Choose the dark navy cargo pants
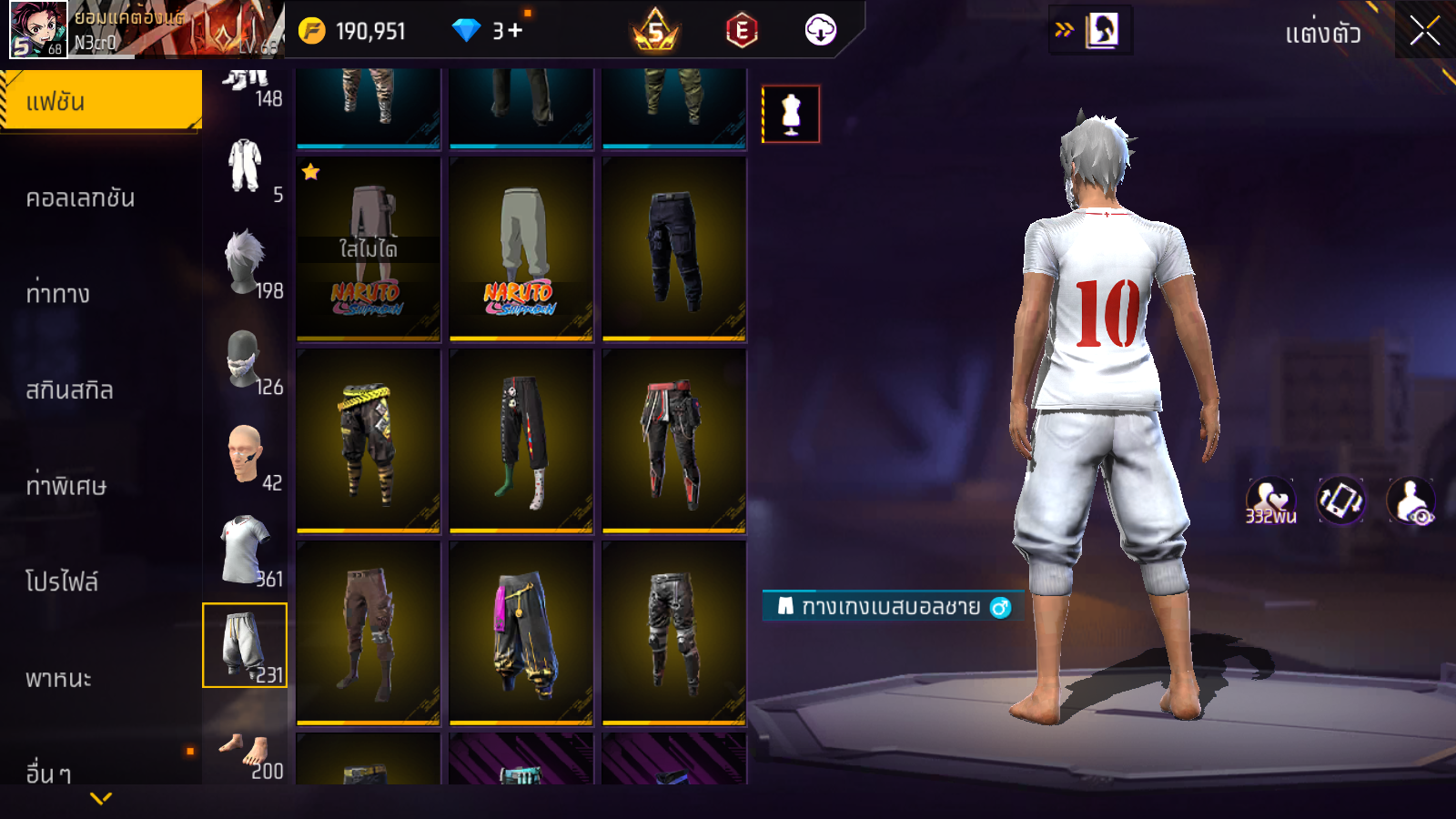 674,248
